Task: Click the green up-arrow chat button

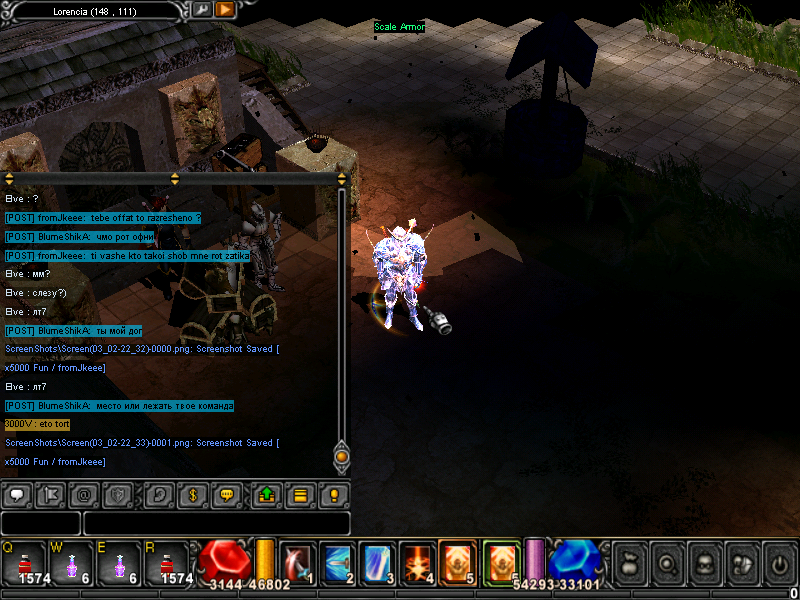Action: 266,494
